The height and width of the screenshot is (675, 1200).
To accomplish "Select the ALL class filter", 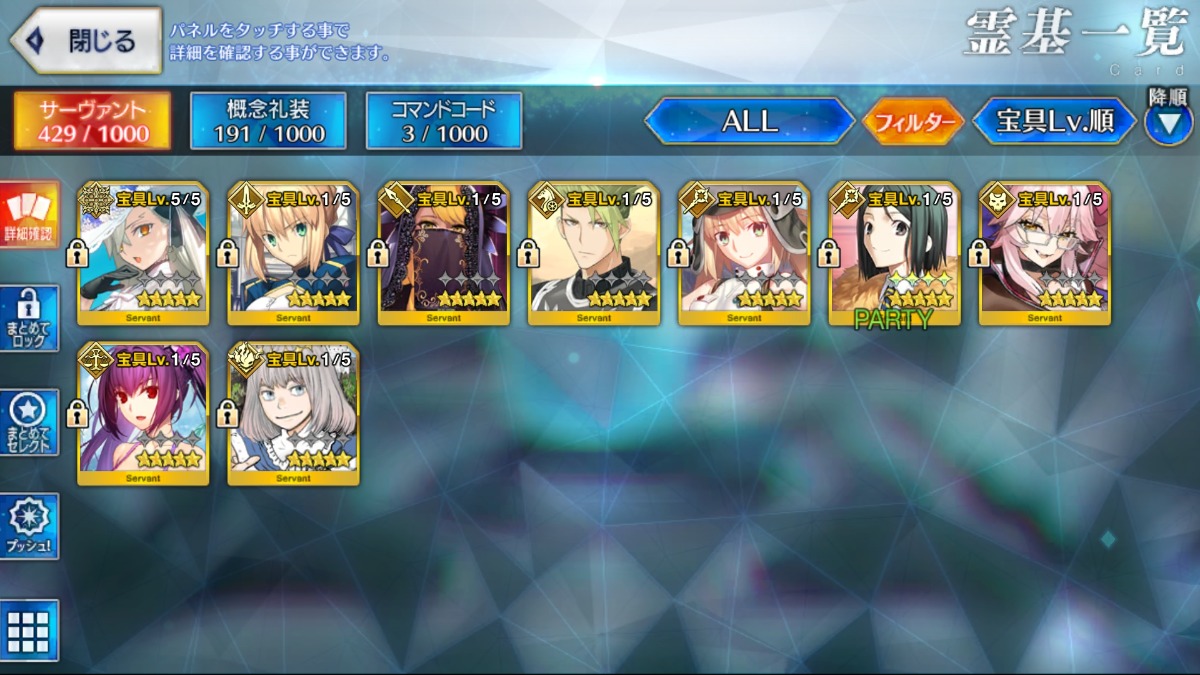I will (x=750, y=122).
